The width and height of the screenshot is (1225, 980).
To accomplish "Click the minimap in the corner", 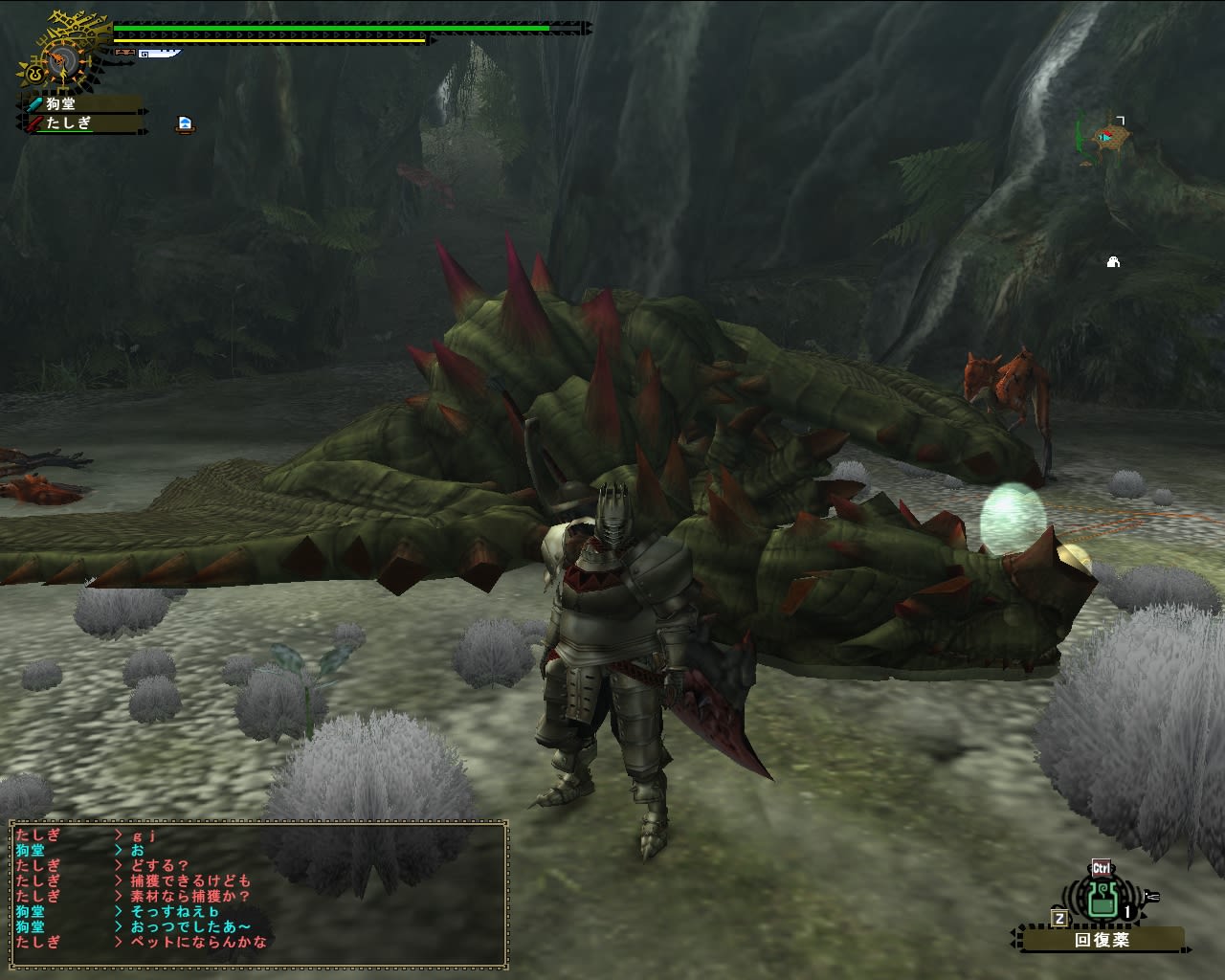I will [1105, 140].
